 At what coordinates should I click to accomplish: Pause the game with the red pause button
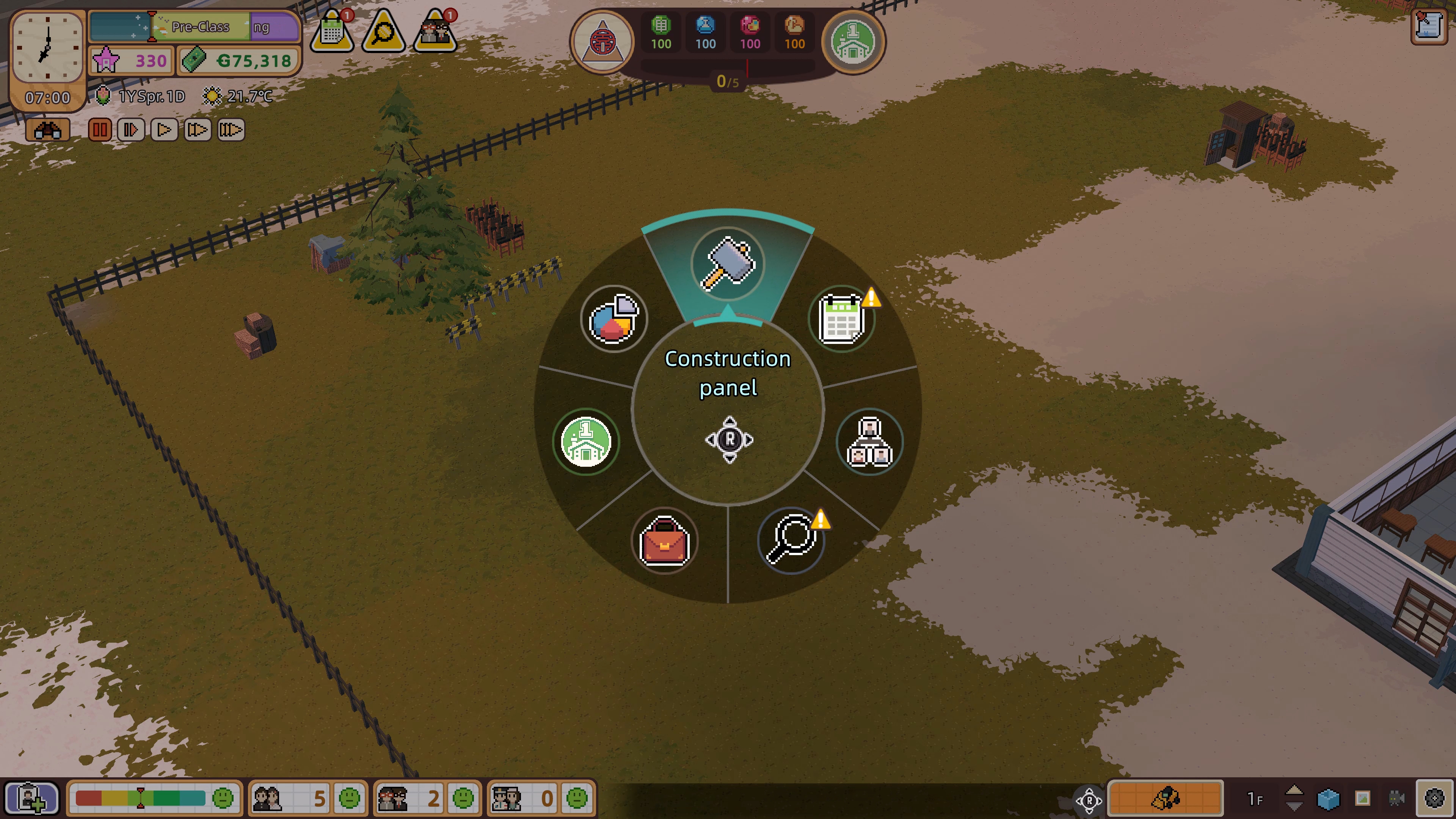[99, 130]
